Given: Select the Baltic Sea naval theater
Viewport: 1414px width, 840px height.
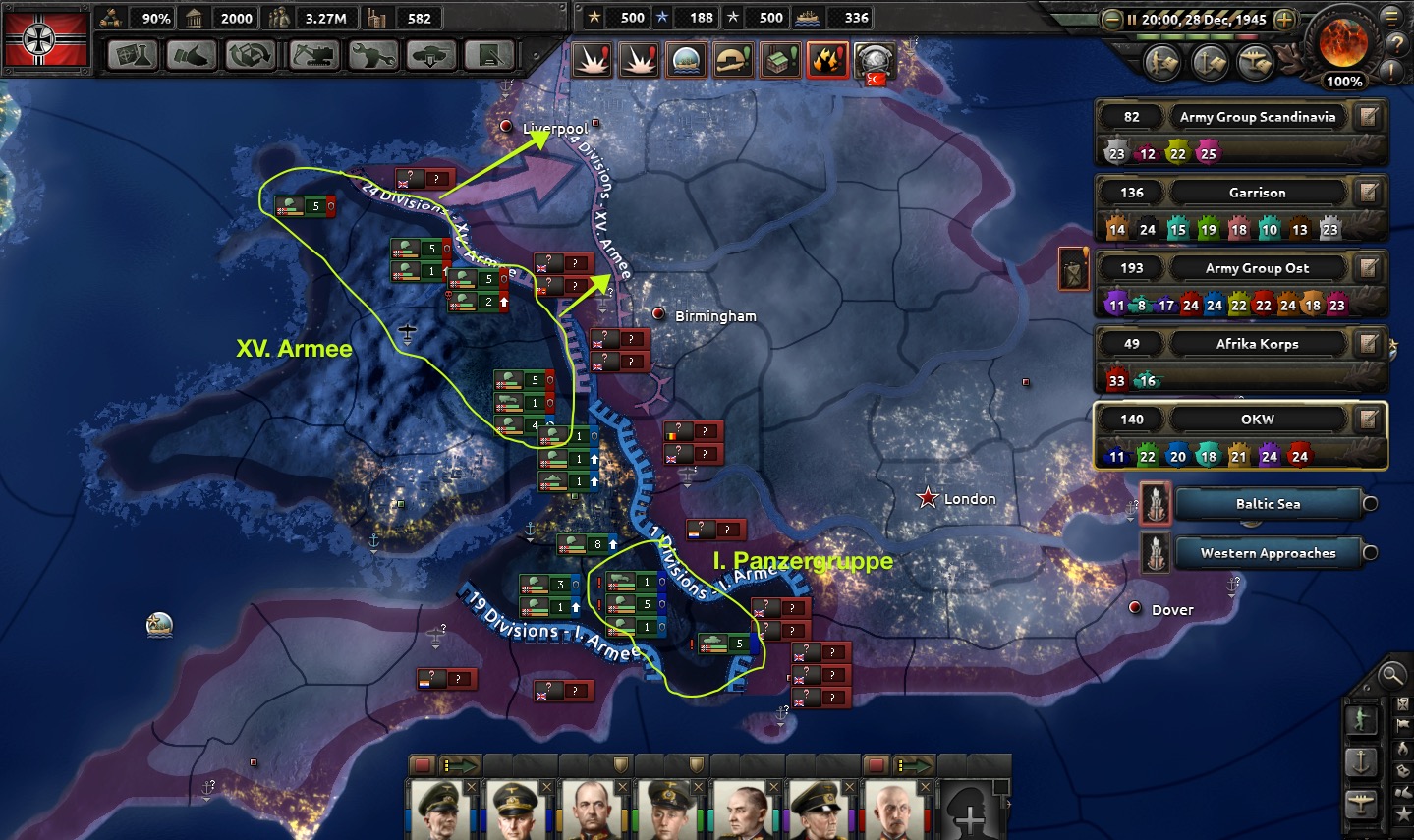Looking at the screenshot, I should coord(1268,504).
